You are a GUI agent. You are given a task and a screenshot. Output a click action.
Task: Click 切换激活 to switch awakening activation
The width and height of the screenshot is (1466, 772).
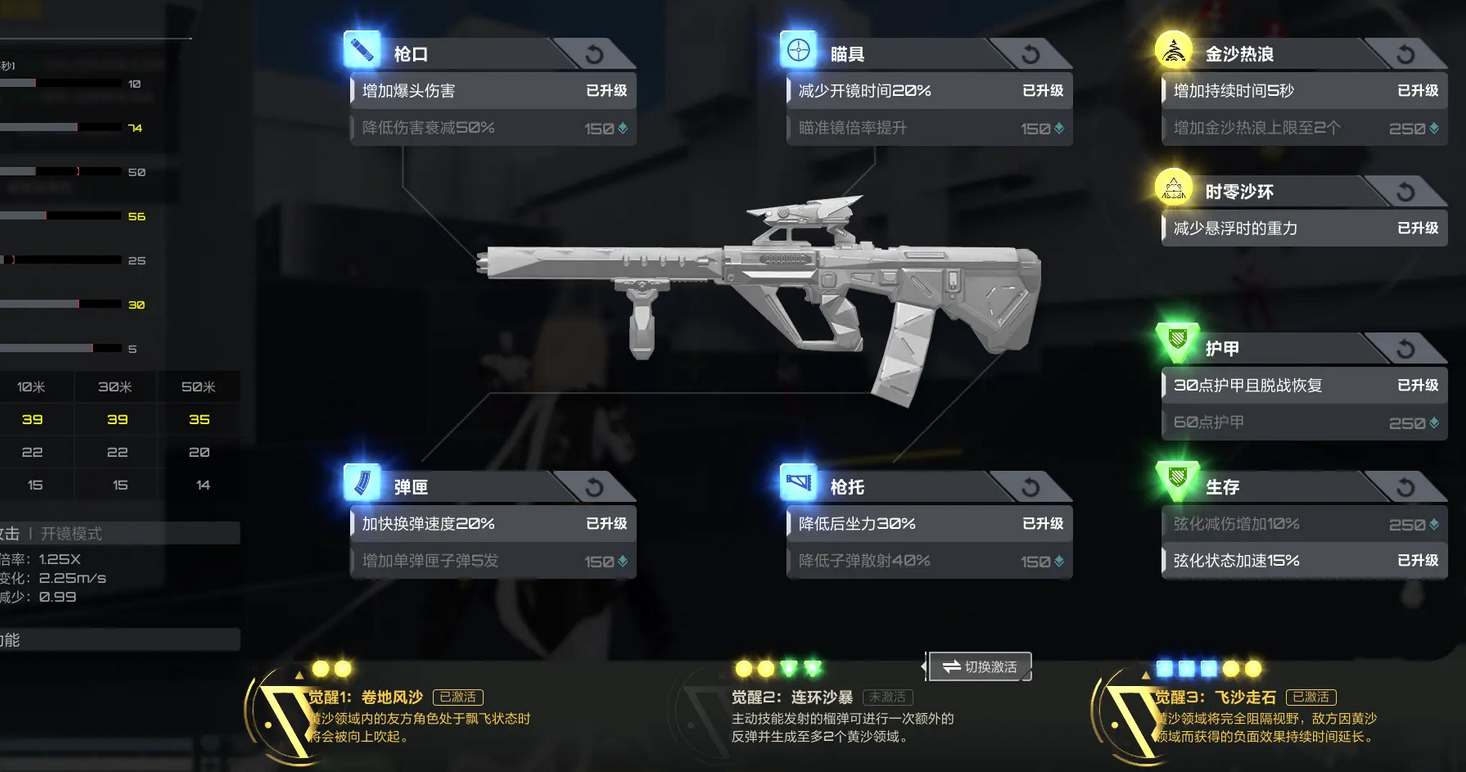point(979,666)
